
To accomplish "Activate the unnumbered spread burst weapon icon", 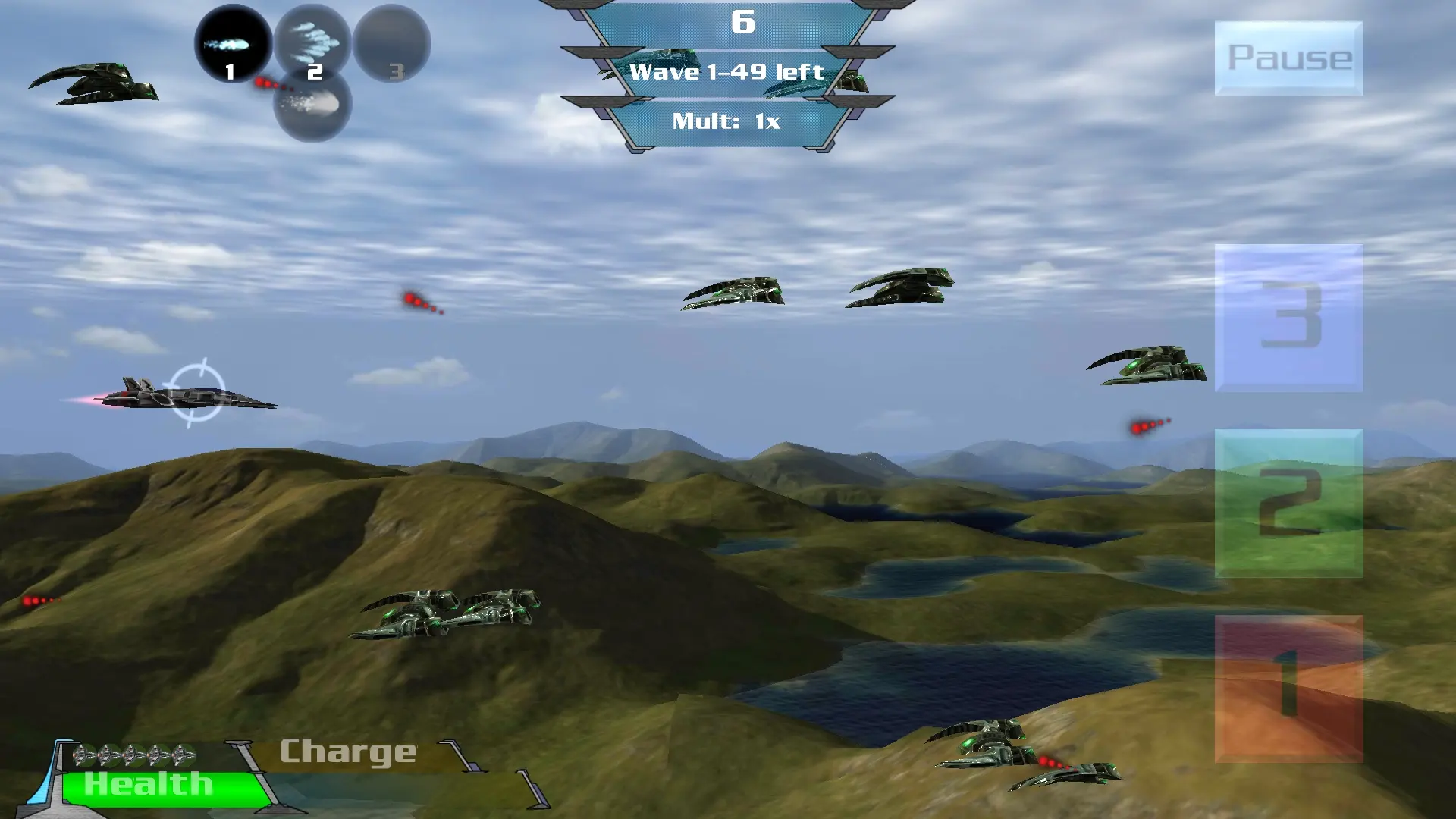I will tap(312, 105).
